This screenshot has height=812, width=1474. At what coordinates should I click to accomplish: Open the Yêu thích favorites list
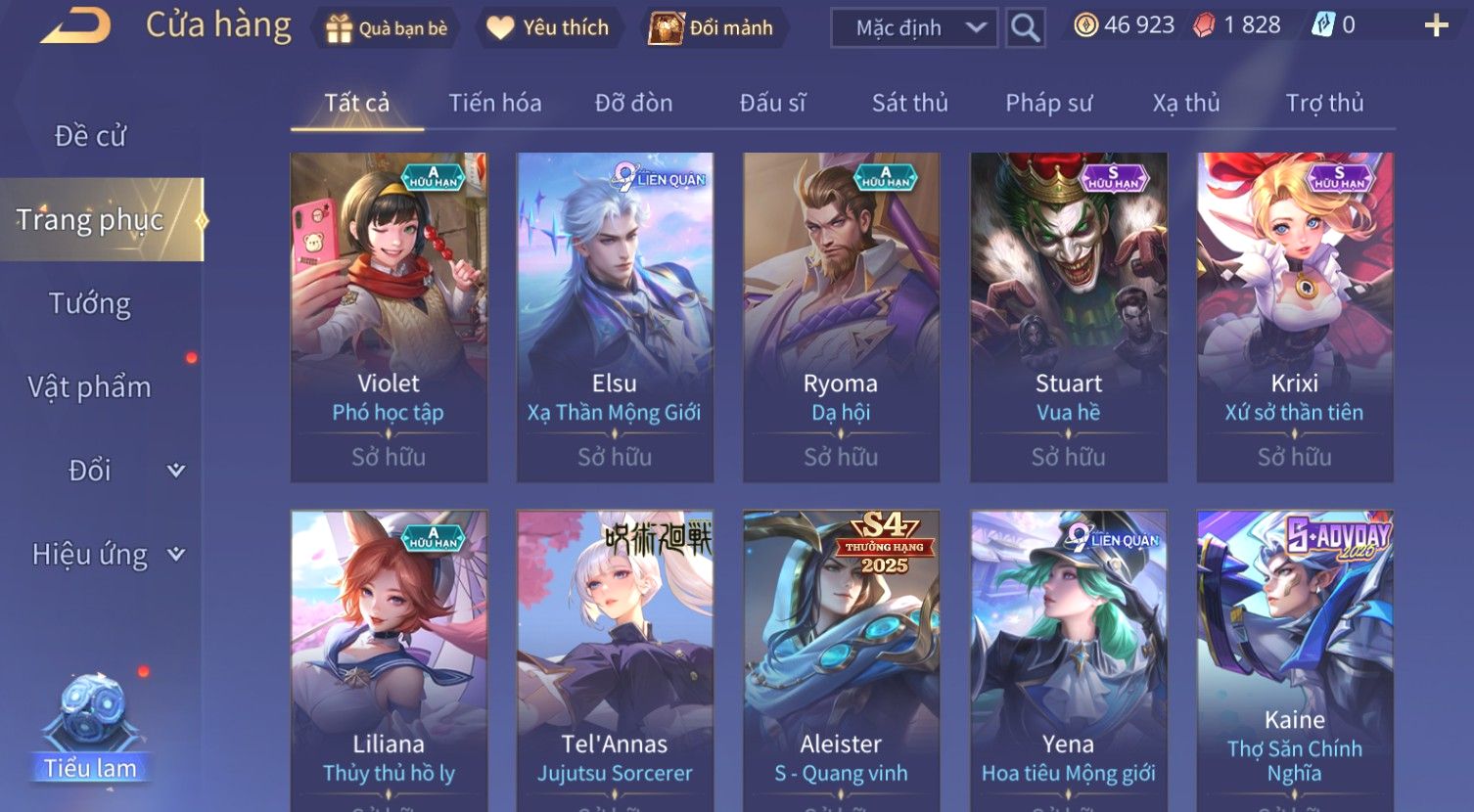(548, 28)
